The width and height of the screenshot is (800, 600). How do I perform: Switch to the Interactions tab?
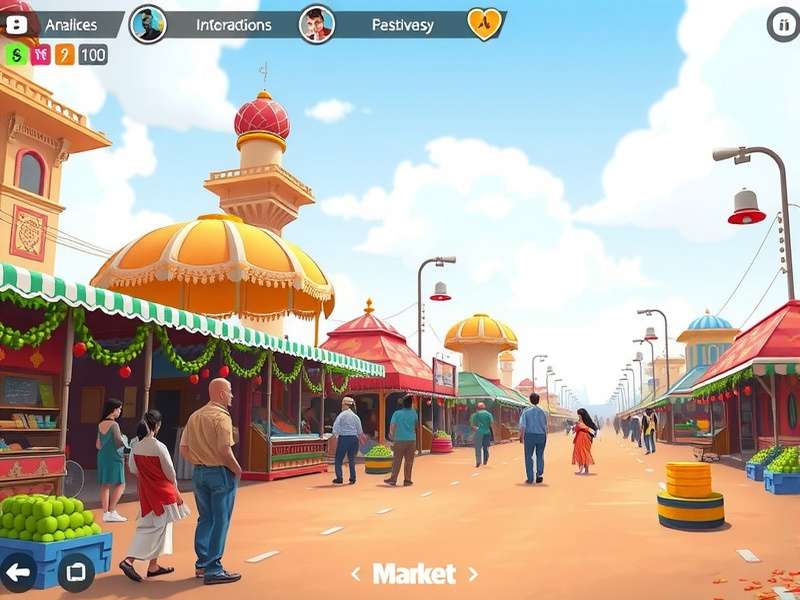coord(234,25)
